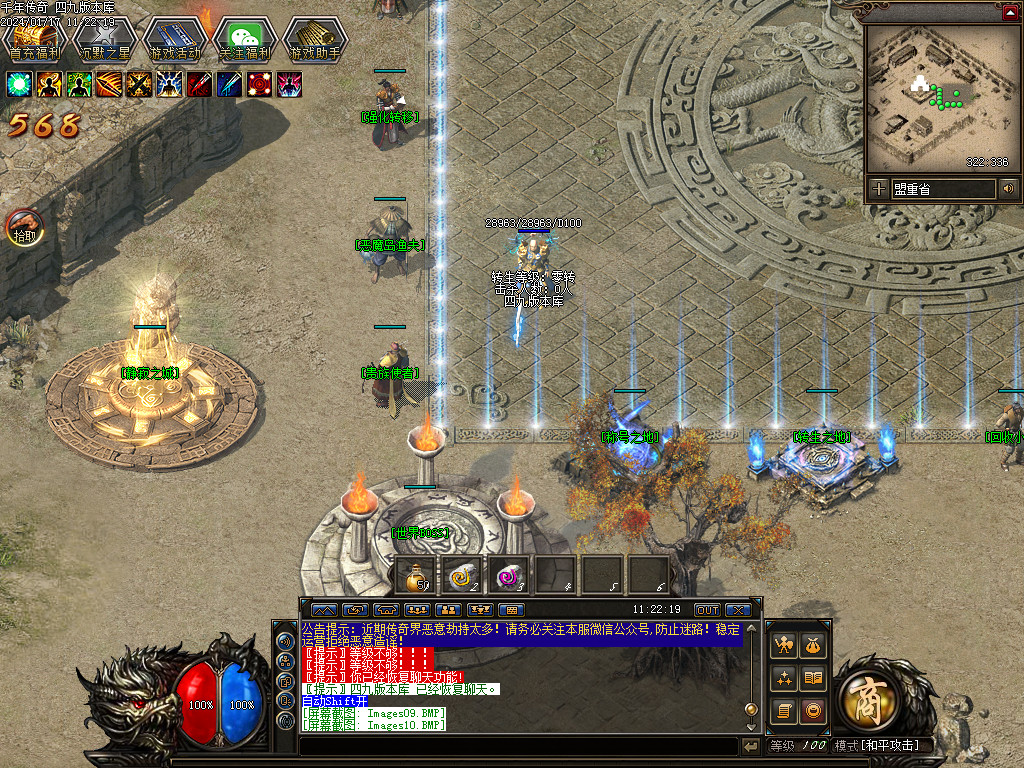
Task: Click the minimap terrain view
Action: point(939,96)
